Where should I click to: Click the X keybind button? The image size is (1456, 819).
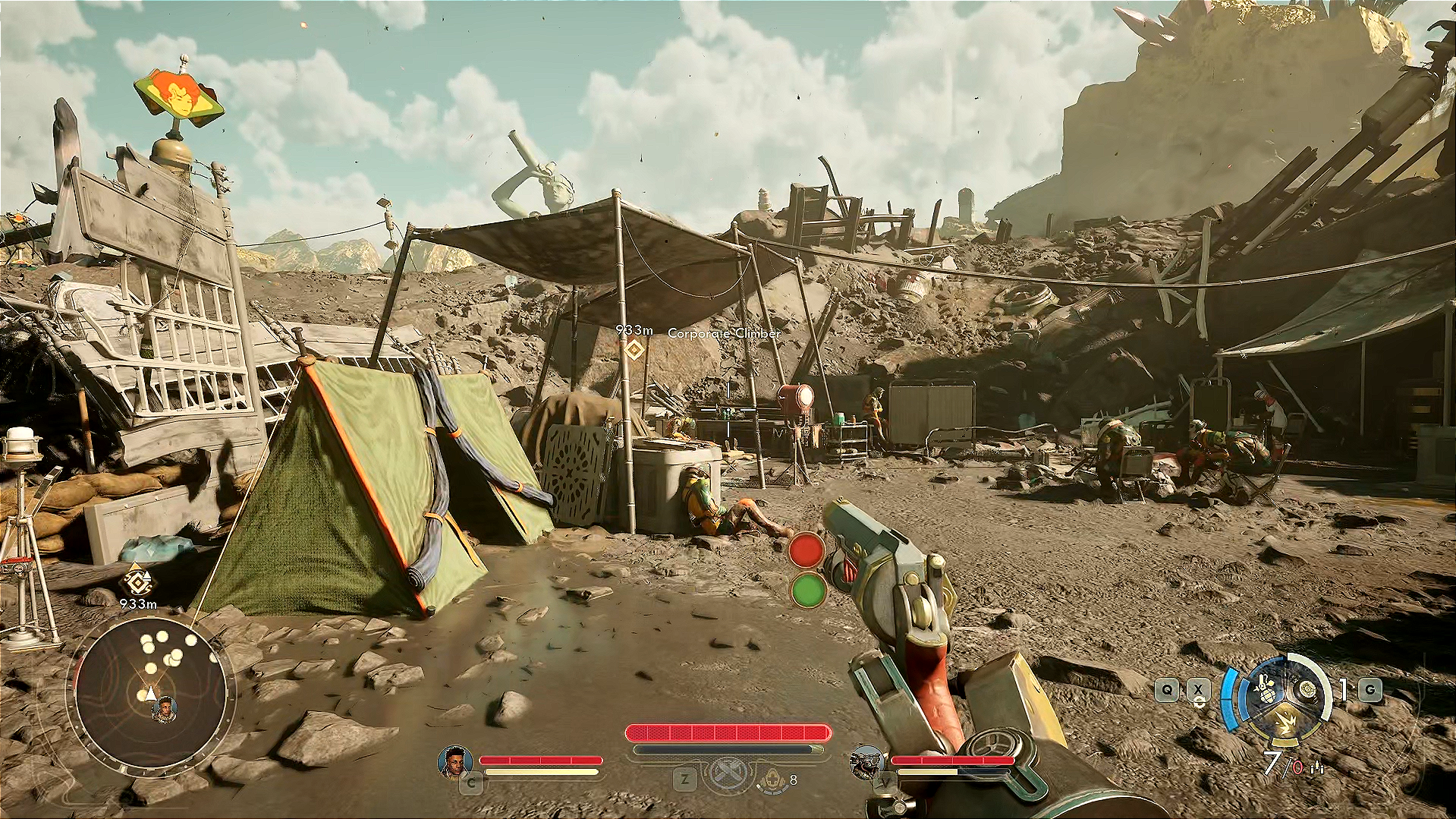[x=1197, y=689]
